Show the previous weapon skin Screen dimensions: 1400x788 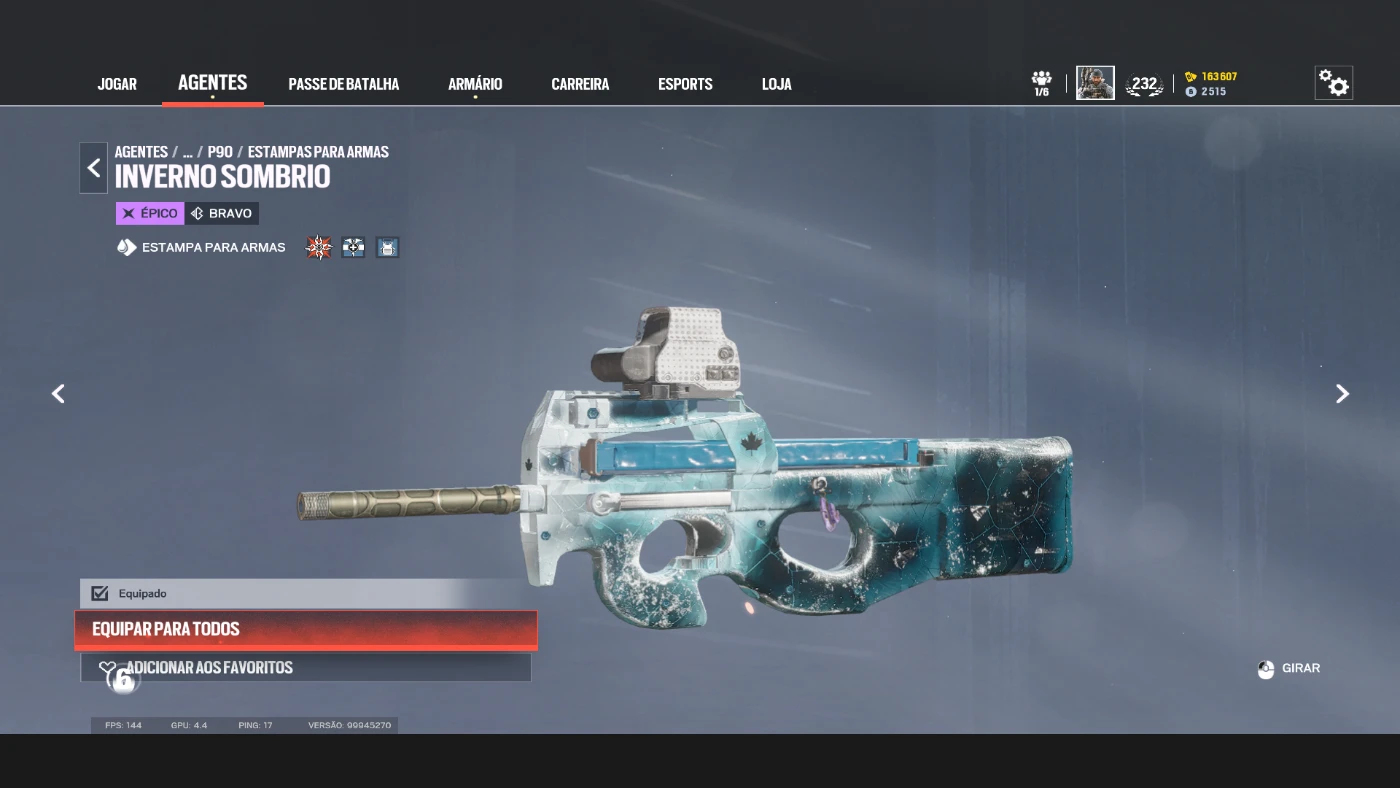(58, 394)
